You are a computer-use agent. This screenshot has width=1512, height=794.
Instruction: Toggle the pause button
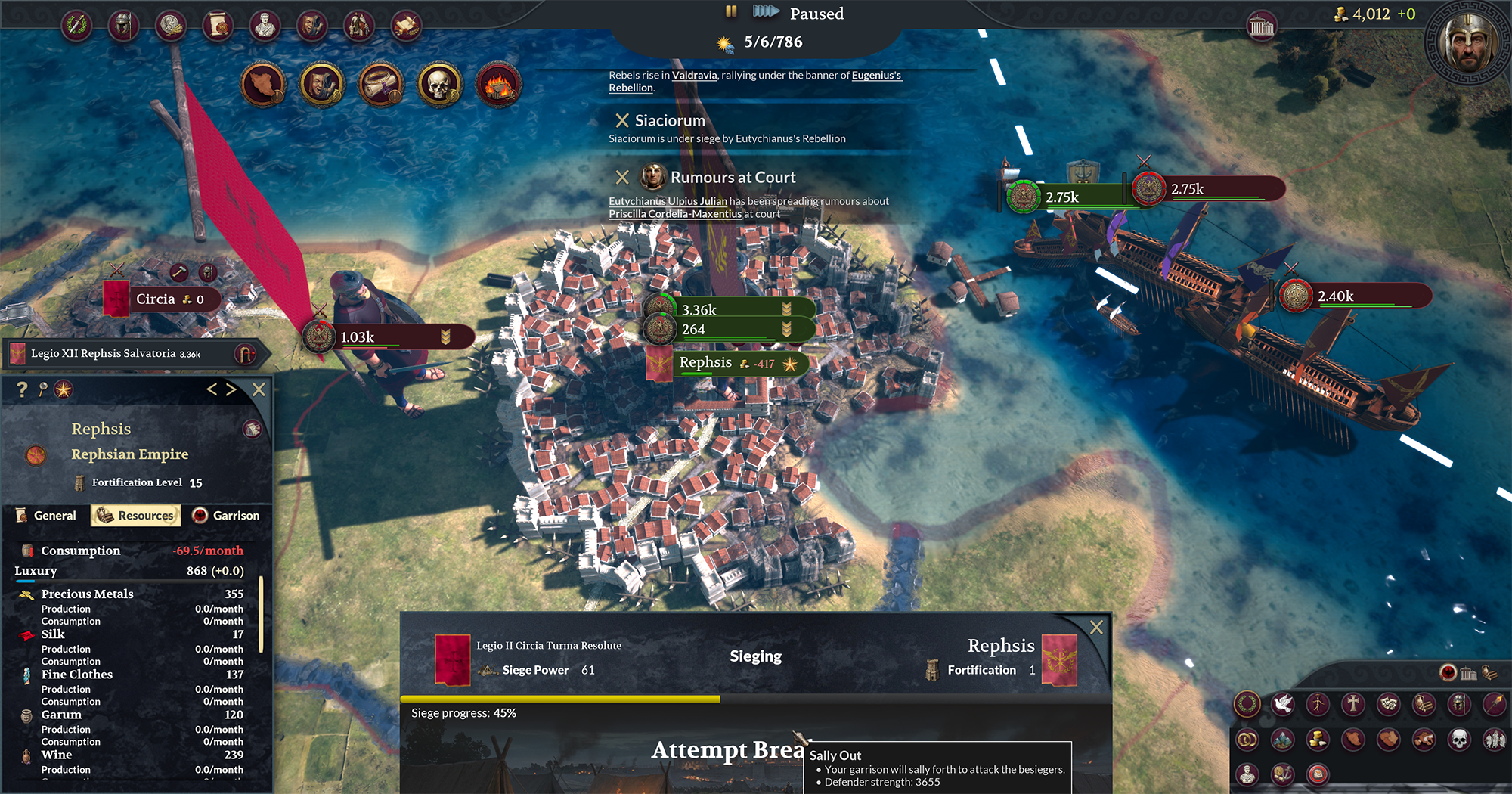731,11
